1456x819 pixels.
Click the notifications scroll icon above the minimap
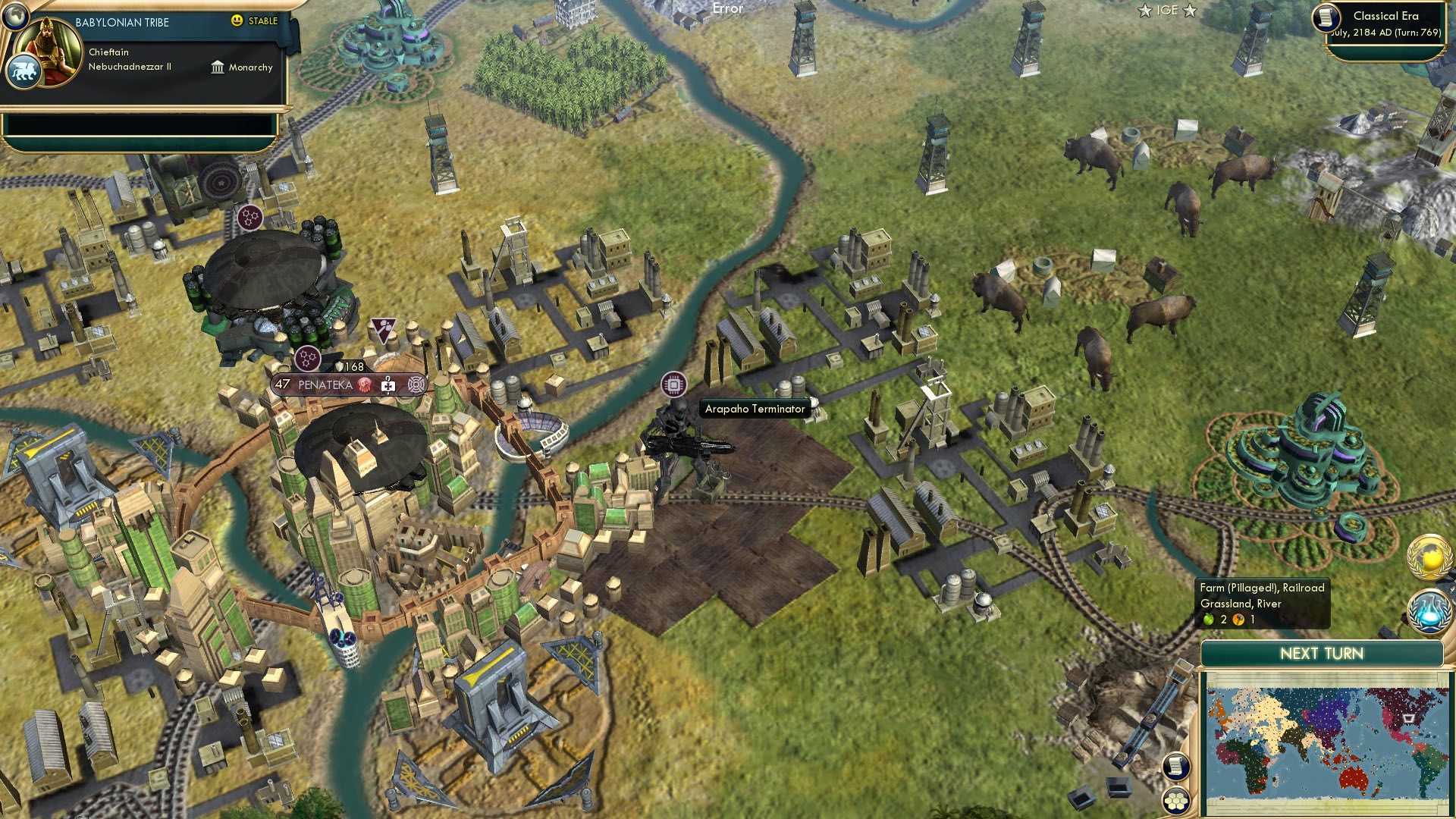1175,767
